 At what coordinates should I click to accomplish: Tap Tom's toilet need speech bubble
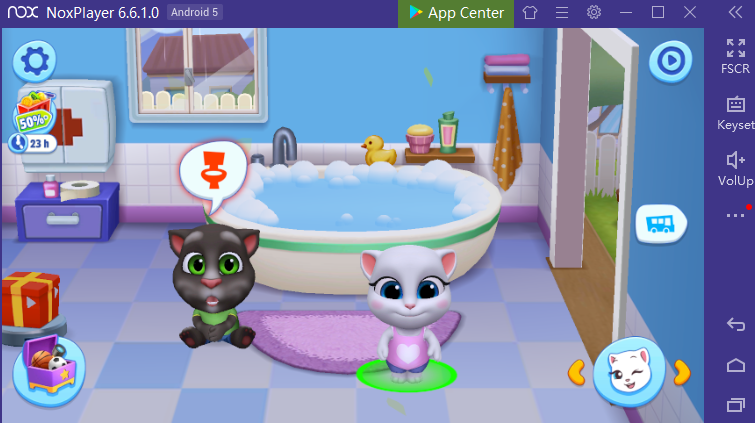click(x=213, y=172)
